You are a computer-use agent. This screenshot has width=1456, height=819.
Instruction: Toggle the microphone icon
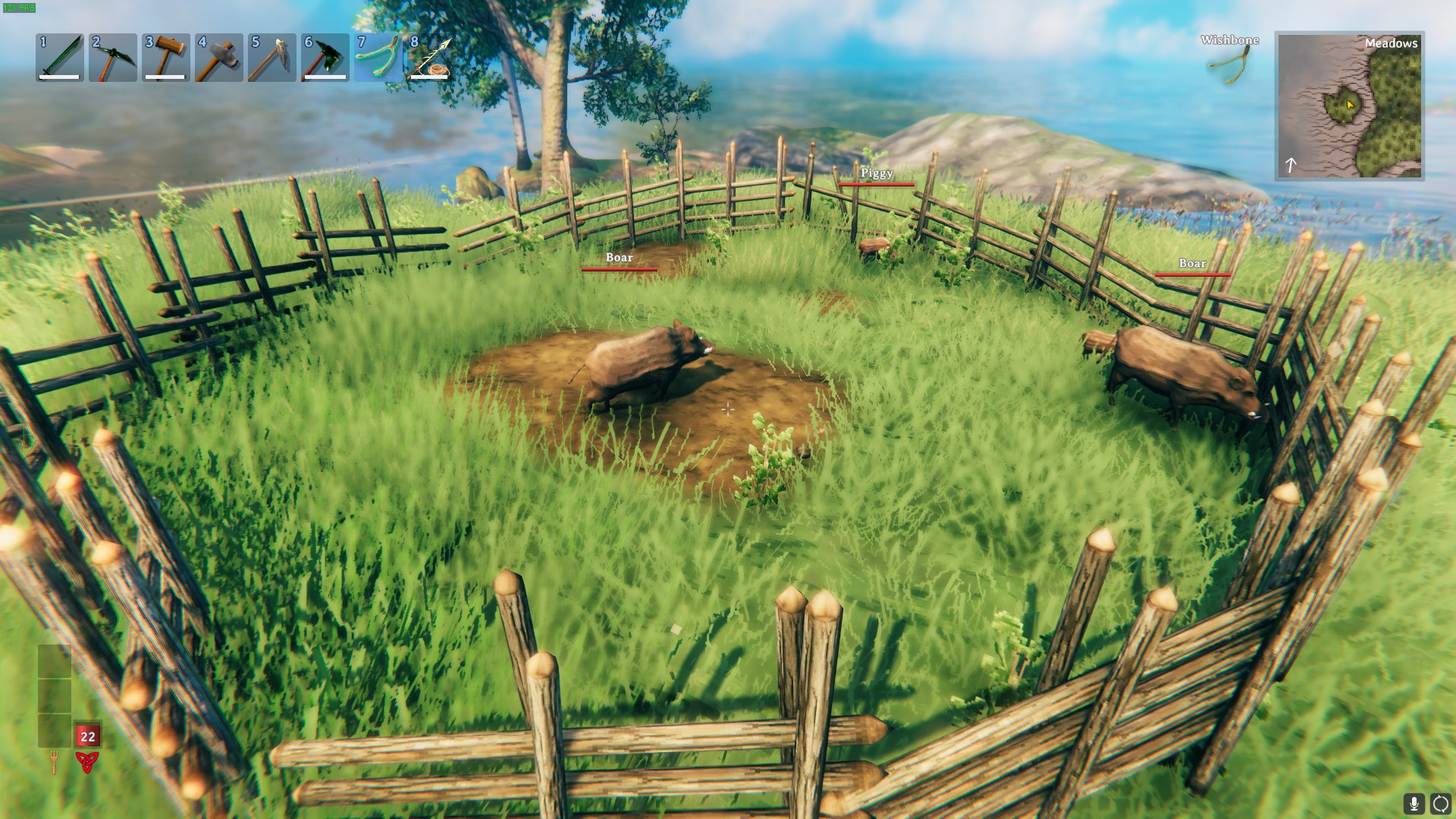tap(1414, 804)
